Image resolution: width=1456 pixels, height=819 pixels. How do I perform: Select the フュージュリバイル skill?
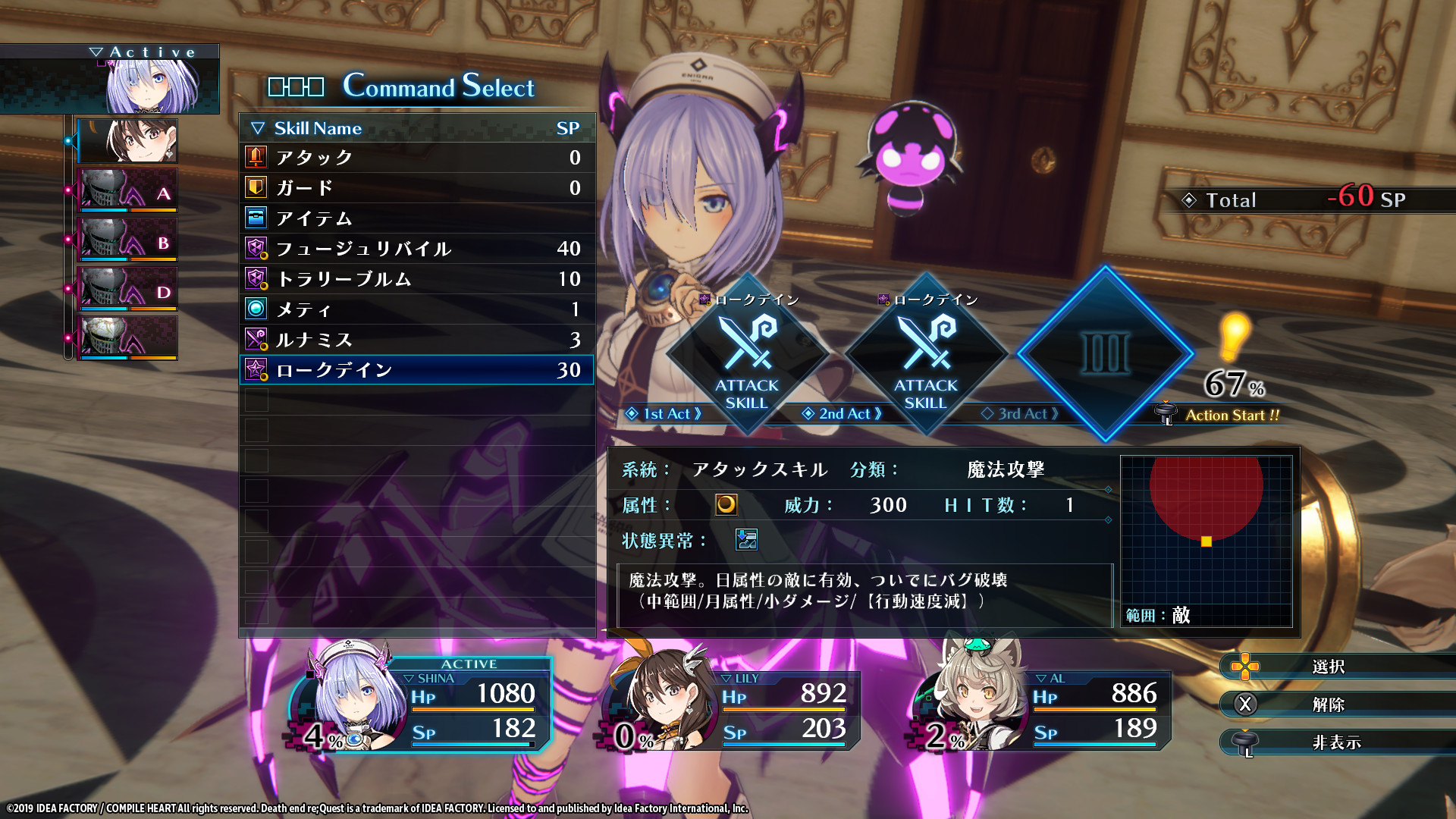tap(416, 249)
